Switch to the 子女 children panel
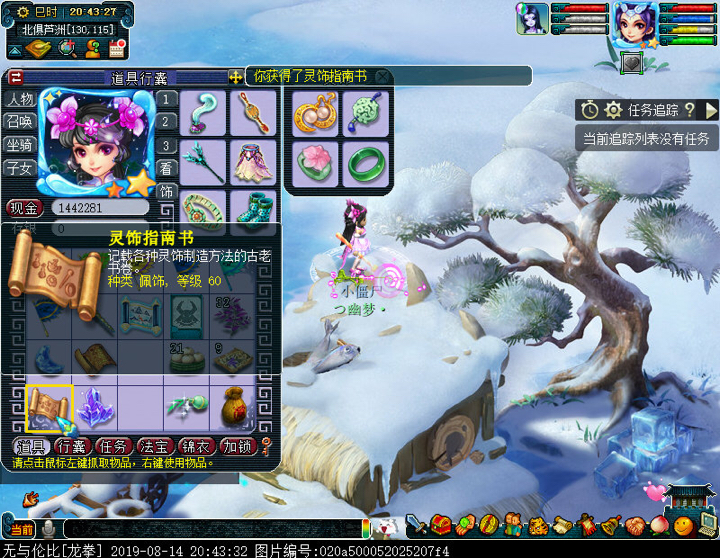Image resolution: width=720 pixels, height=558 pixels. (20, 167)
